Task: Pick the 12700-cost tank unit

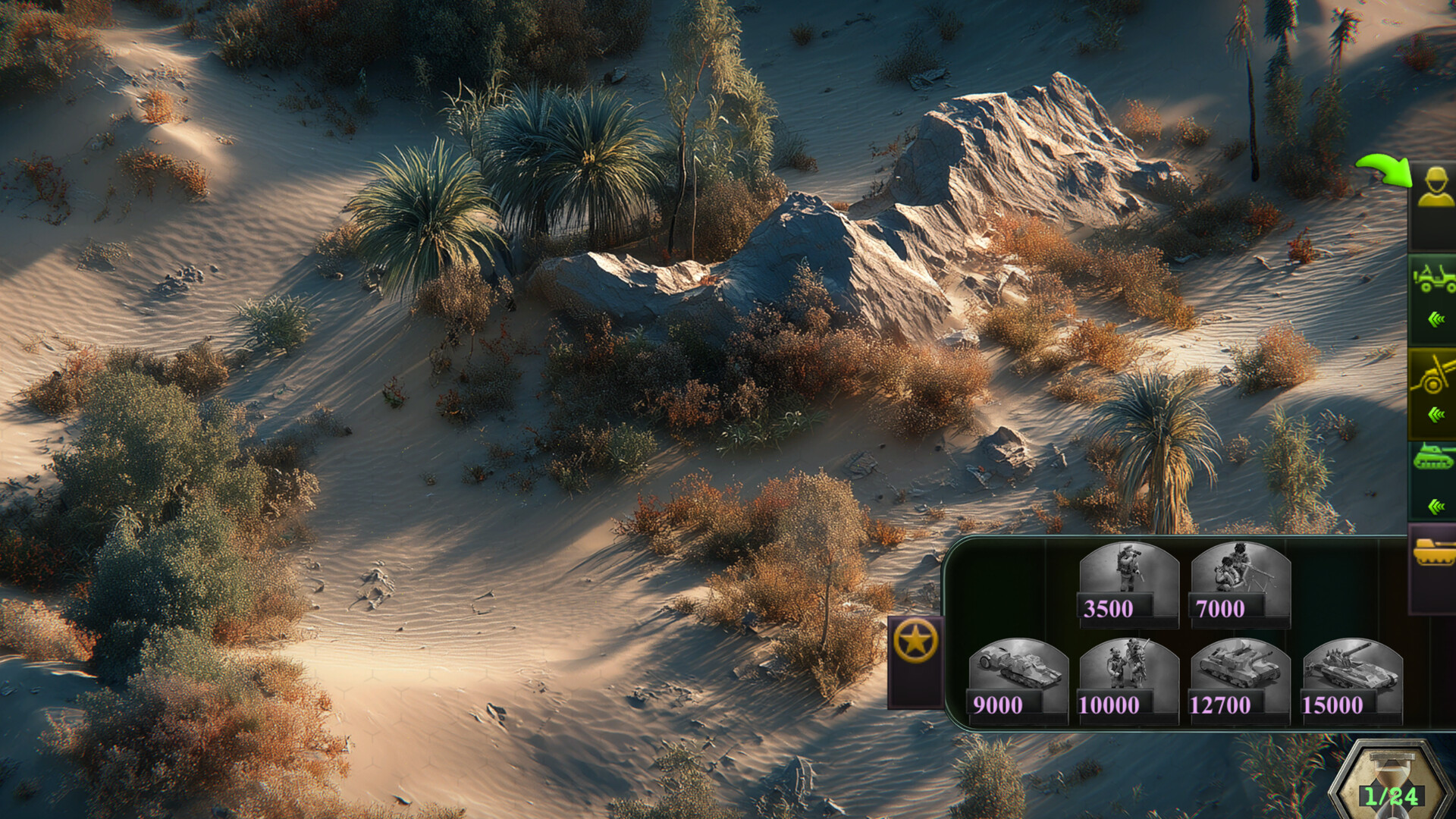Action: pos(1240,680)
